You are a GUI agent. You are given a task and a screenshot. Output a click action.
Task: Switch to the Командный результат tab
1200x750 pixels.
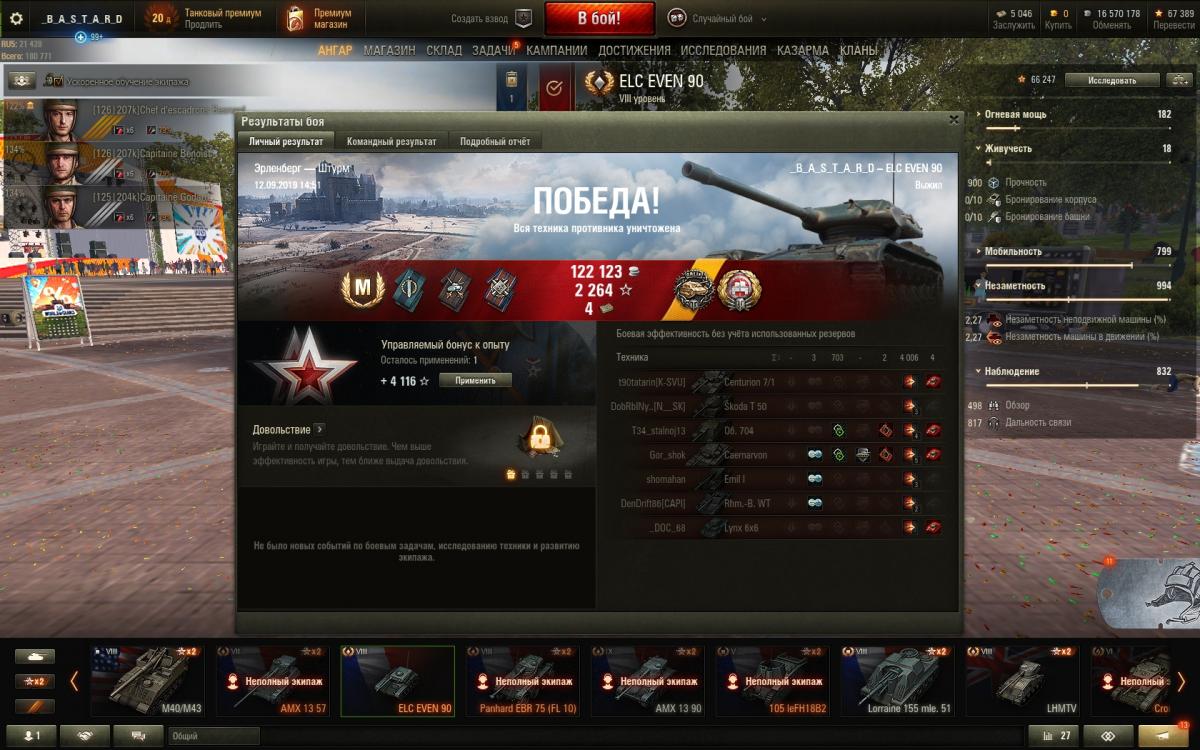(391, 141)
